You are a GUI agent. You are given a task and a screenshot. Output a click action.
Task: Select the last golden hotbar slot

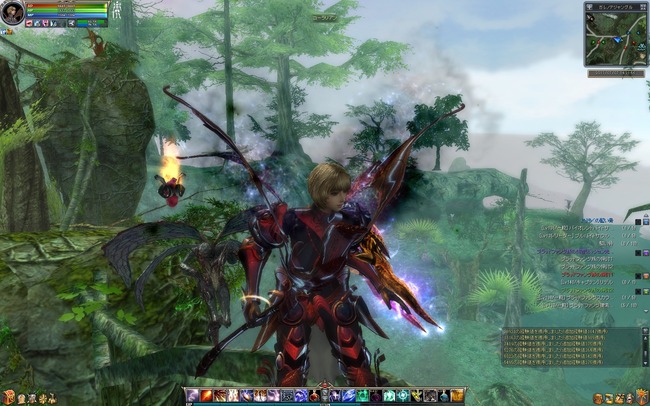458,396
